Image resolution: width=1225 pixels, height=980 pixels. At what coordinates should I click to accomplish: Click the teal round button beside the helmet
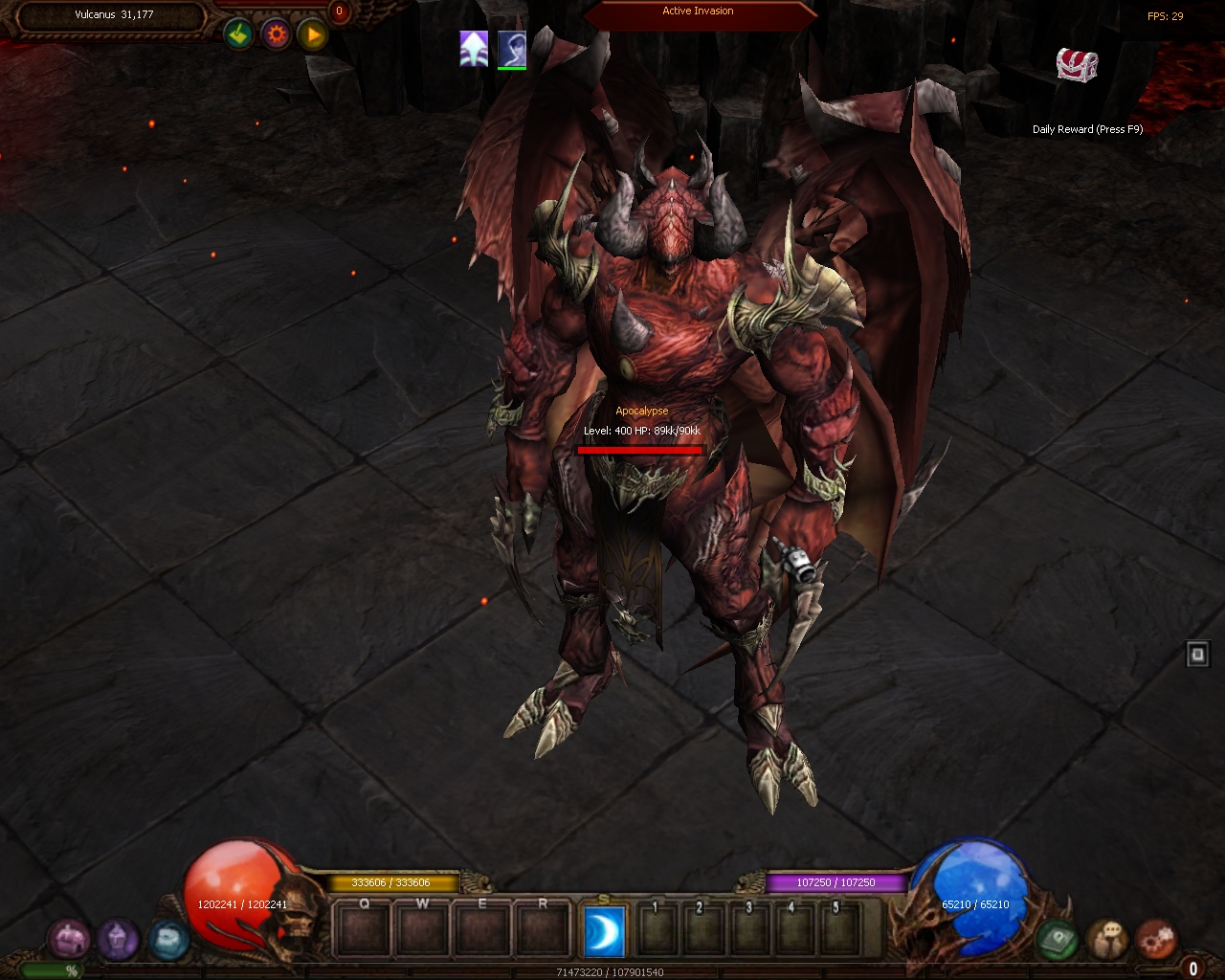(x=167, y=939)
